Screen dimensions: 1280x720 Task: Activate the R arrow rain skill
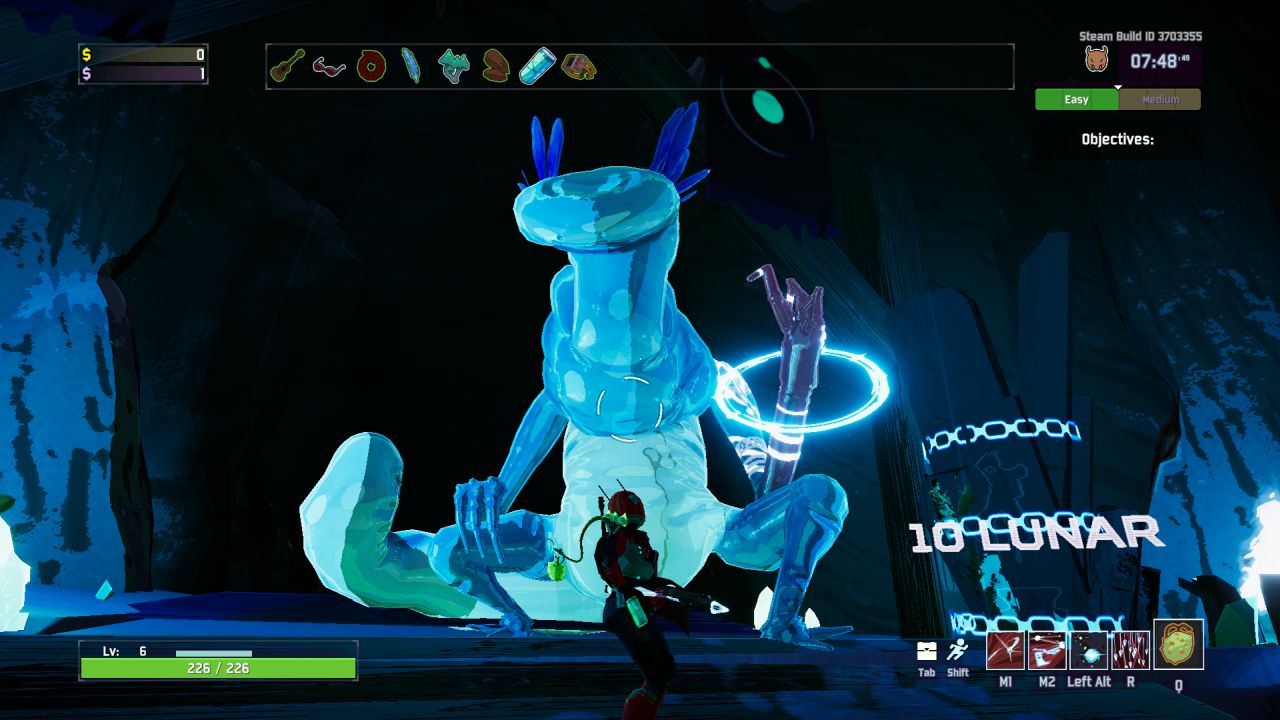coord(1130,650)
